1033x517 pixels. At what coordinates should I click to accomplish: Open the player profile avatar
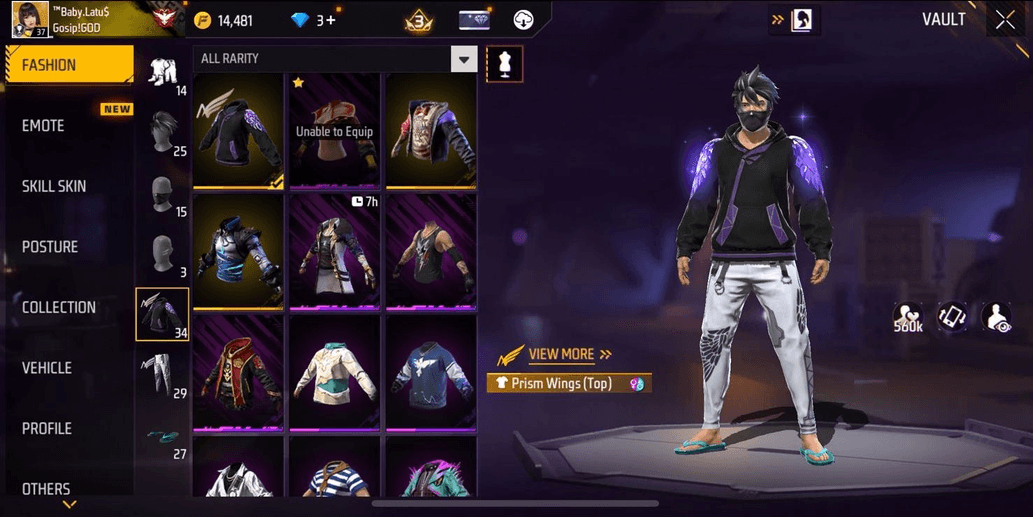[30, 20]
